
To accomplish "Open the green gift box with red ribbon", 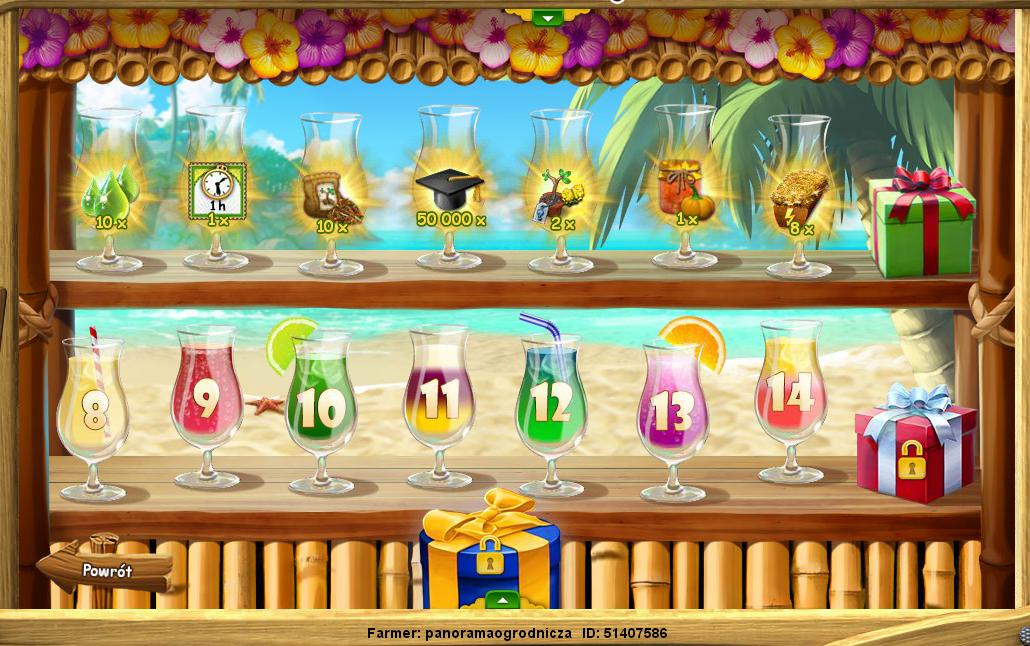I will click(920, 225).
